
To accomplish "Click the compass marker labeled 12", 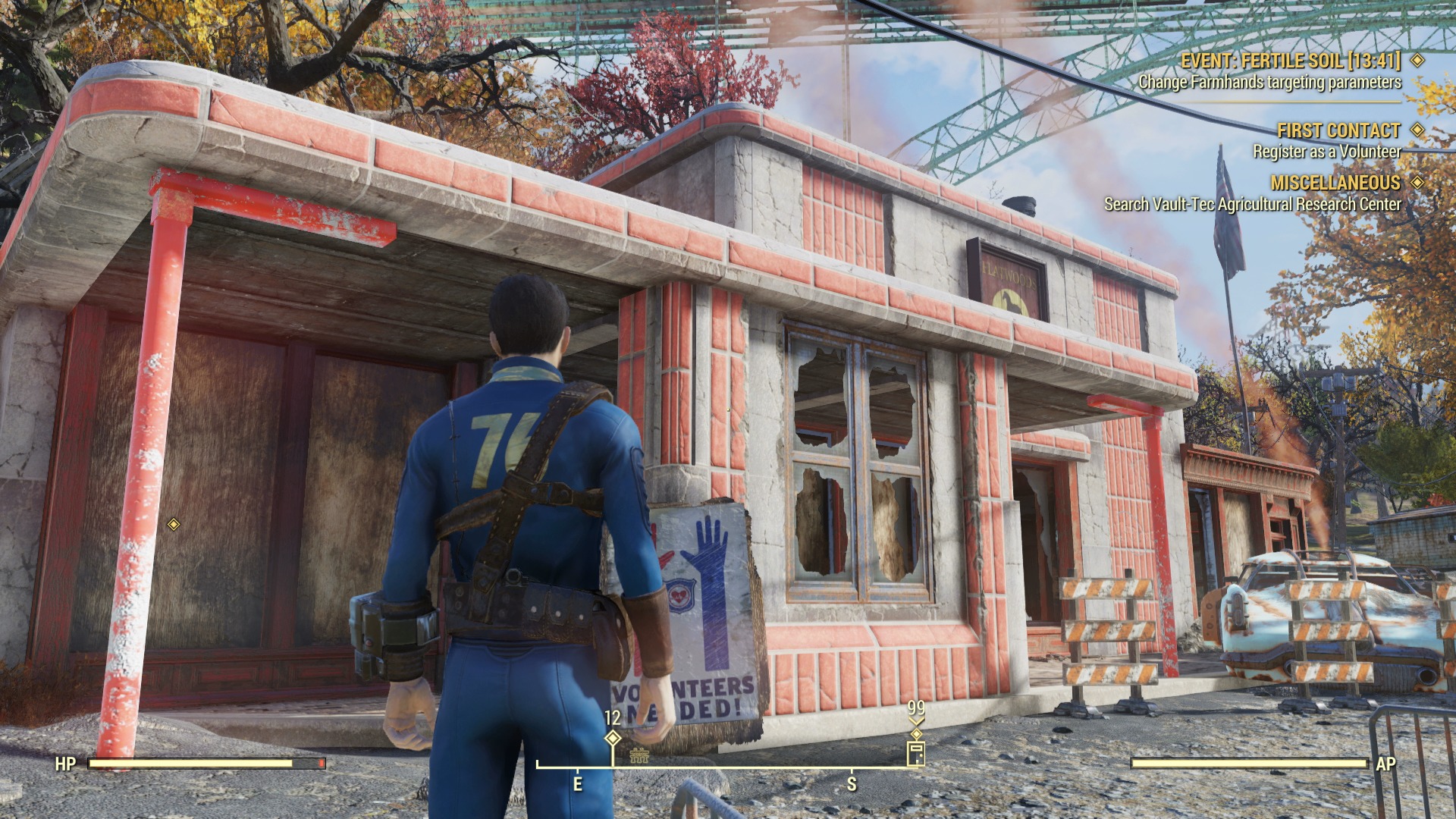I will (x=613, y=738).
